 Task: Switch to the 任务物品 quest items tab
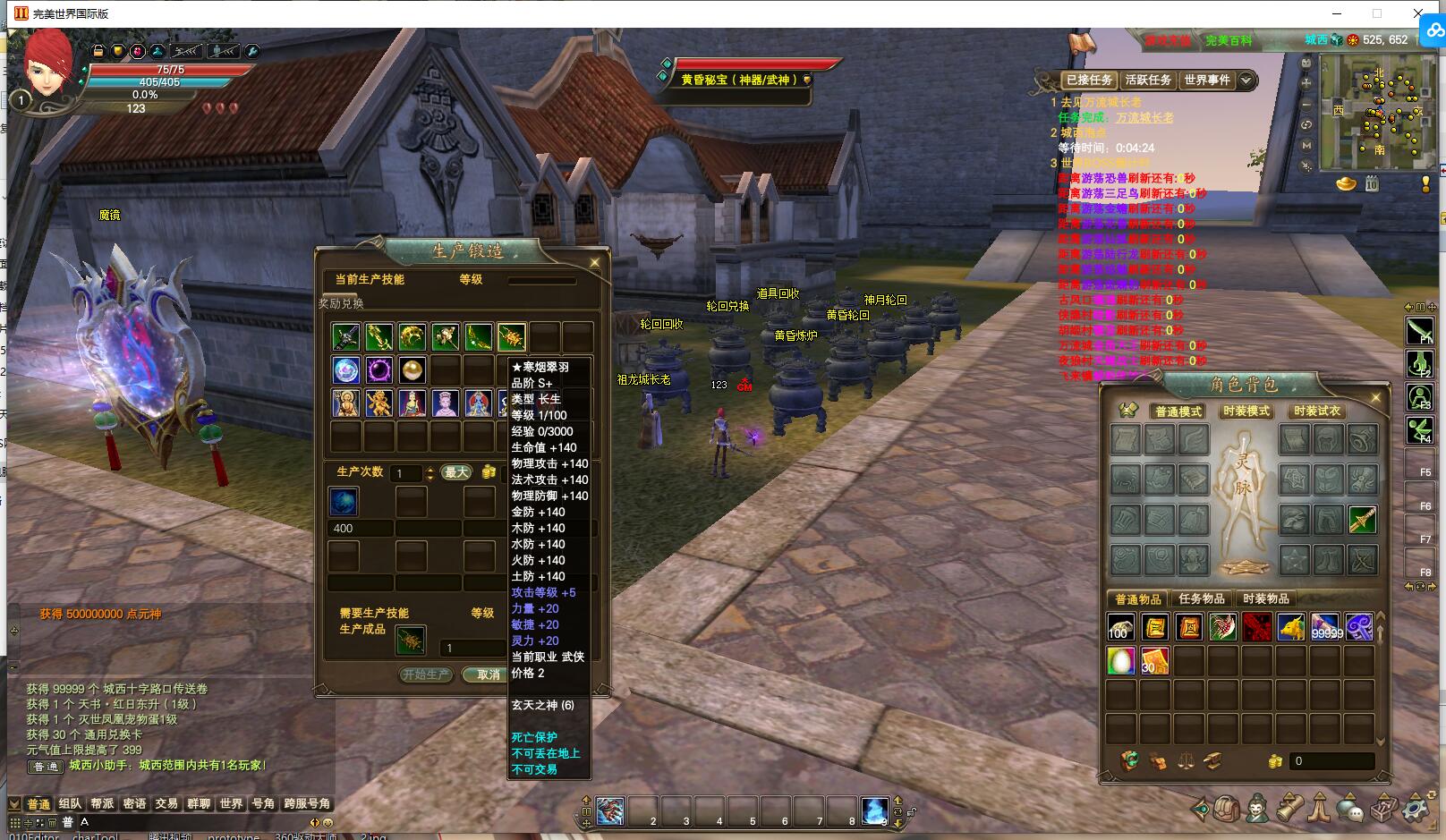click(1202, 598)
